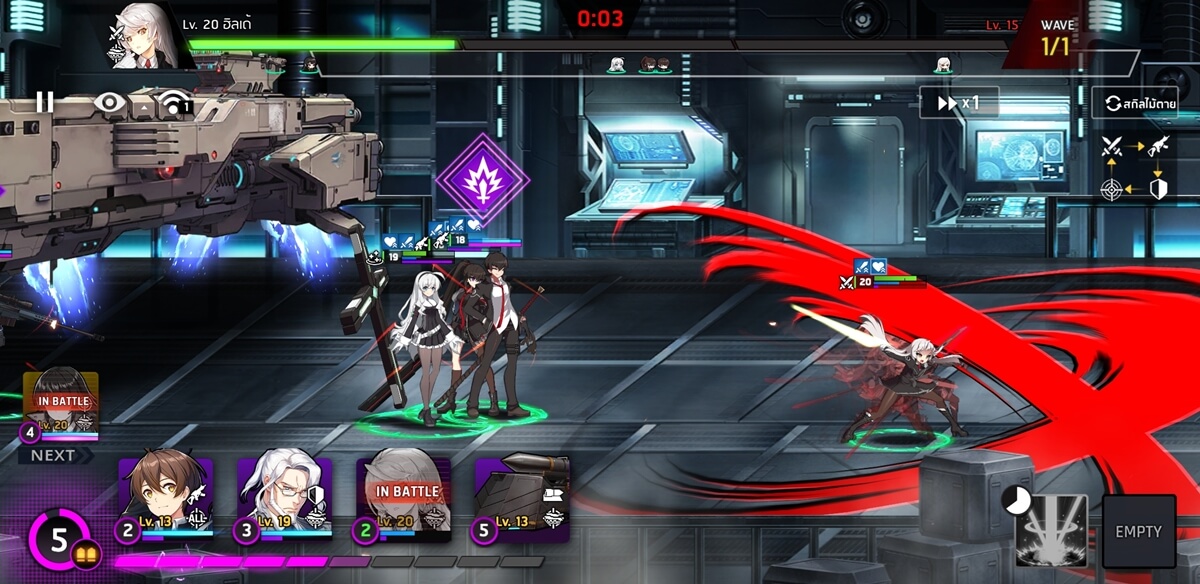Open the class advantage chart icons

coord(1135,166)
